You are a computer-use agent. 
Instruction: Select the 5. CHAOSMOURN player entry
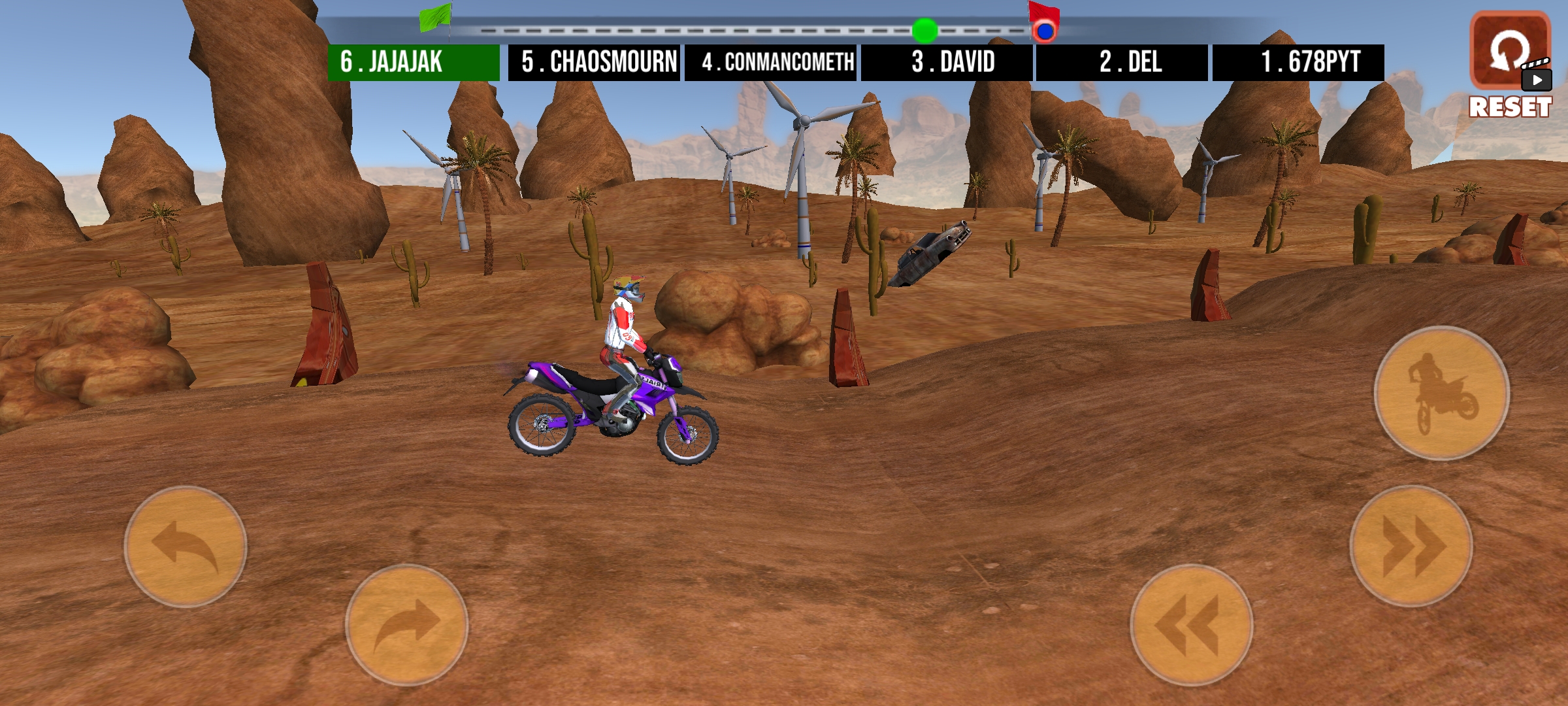[594, 63]
